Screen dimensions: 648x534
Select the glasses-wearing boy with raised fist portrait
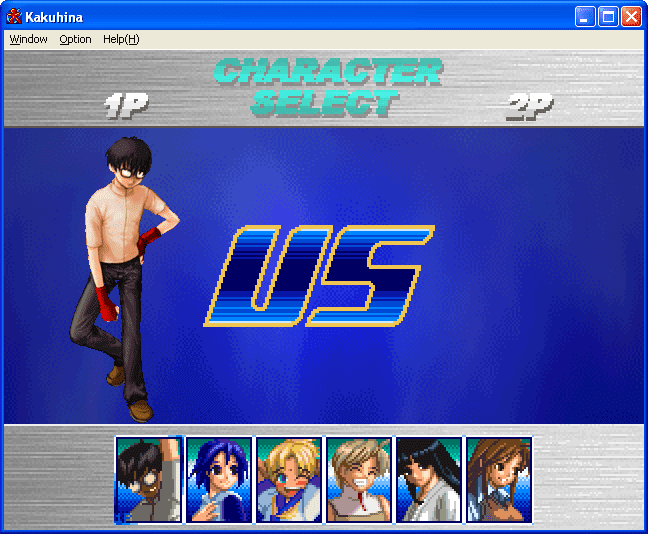[x=148, y=479]
